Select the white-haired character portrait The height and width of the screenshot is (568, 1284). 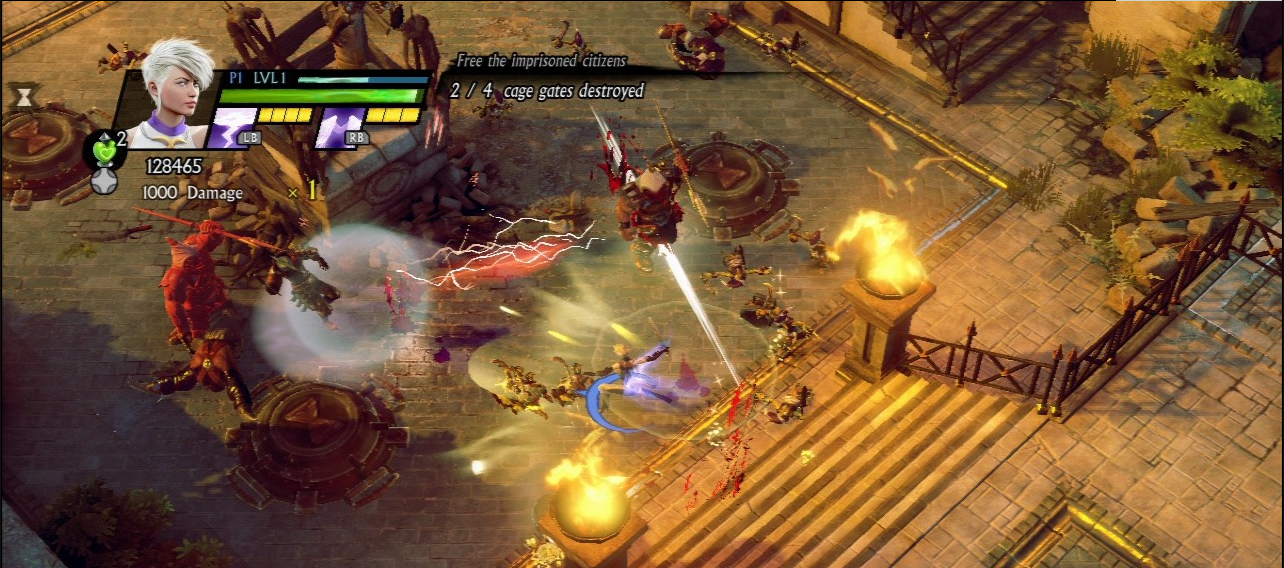pos(176,92)
